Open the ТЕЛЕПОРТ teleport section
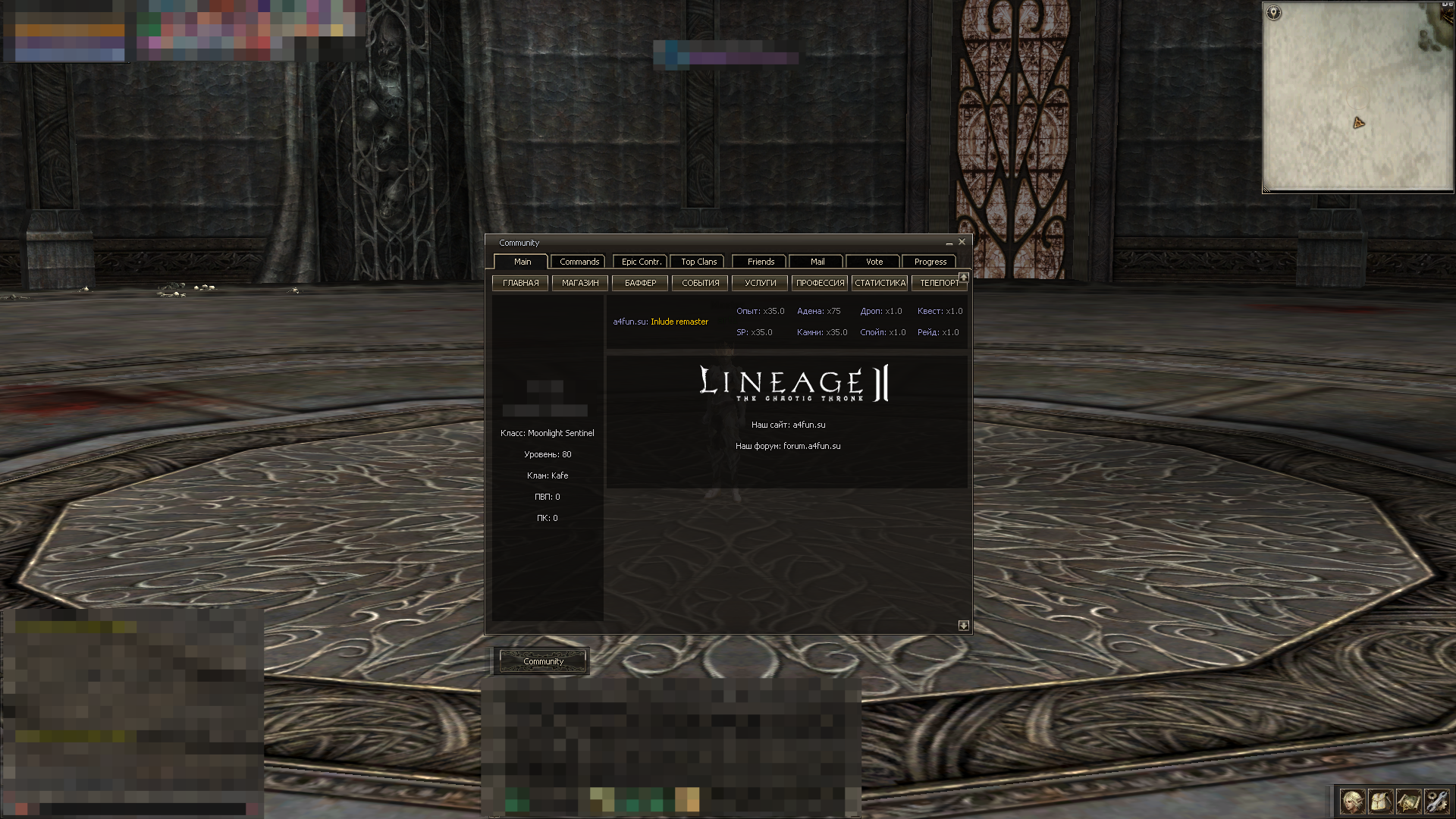 click(x=939, y=283)
